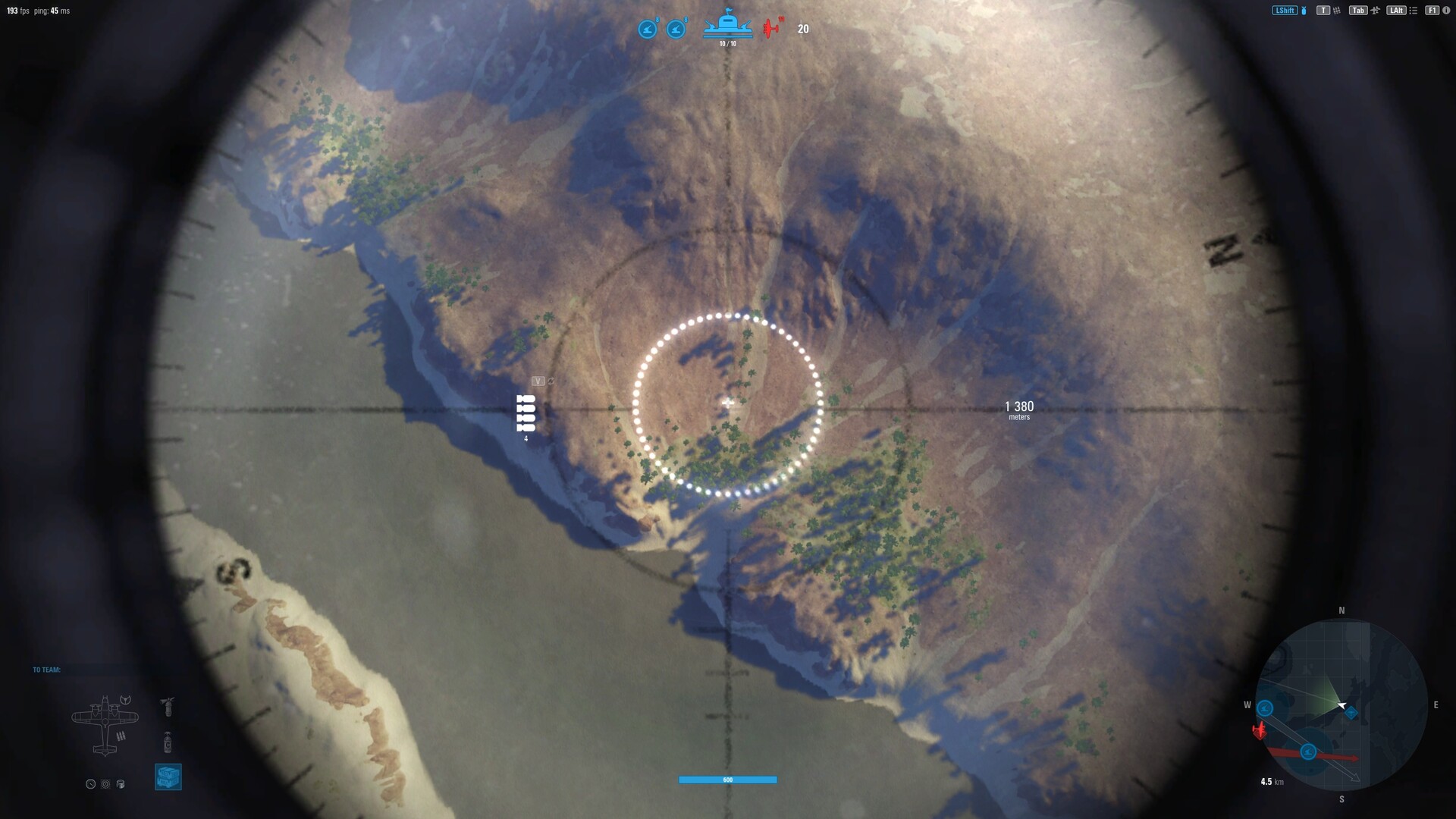Click the list icon beside LAlt hint
The image size is (1456, 819).
coord(1414,11)
